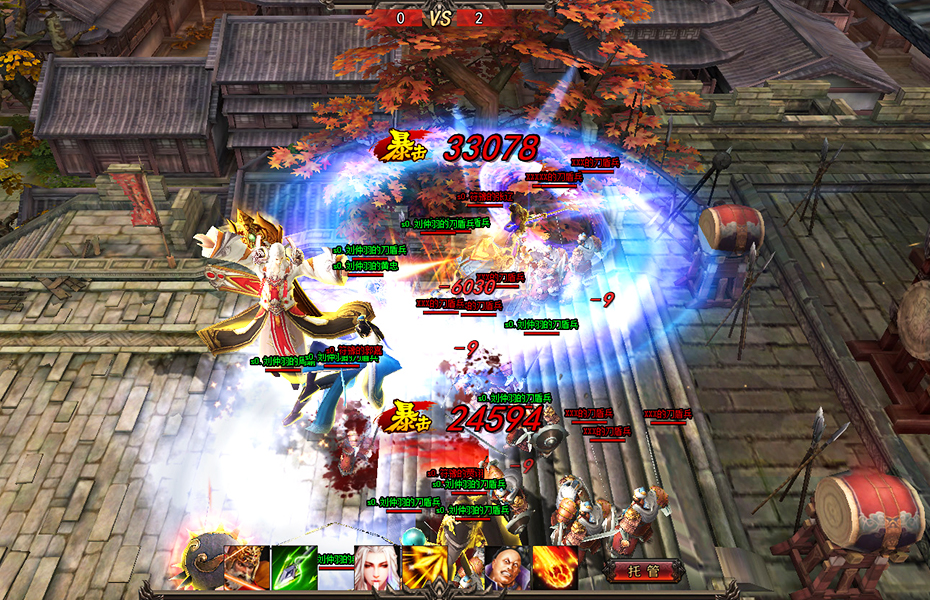930x600 pixels.
Task: Activate the golden burst skill icon
Action: click(425, 567)
